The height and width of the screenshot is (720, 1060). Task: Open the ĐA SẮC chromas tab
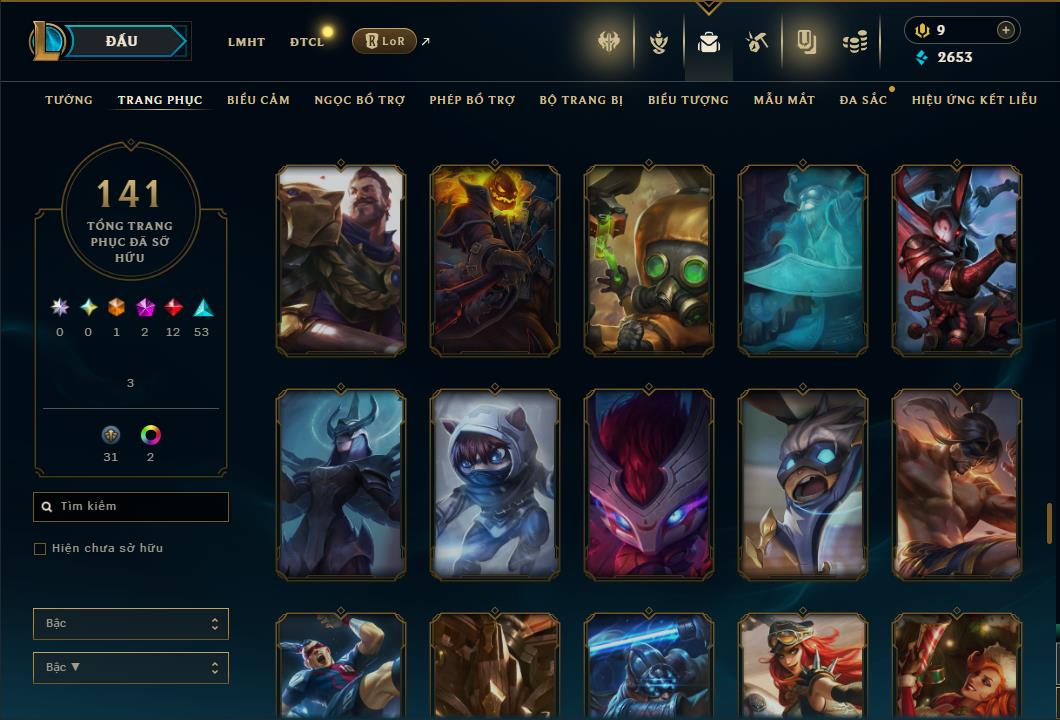(x=863, y=100)
